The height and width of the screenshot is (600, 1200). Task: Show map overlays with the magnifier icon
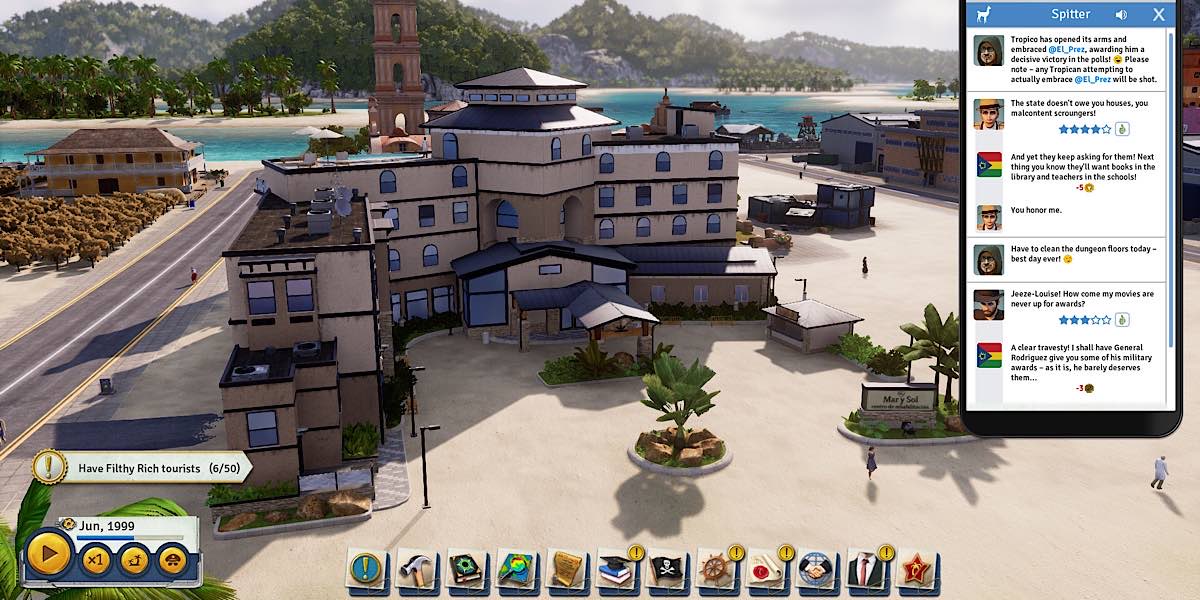pos(516,569)
